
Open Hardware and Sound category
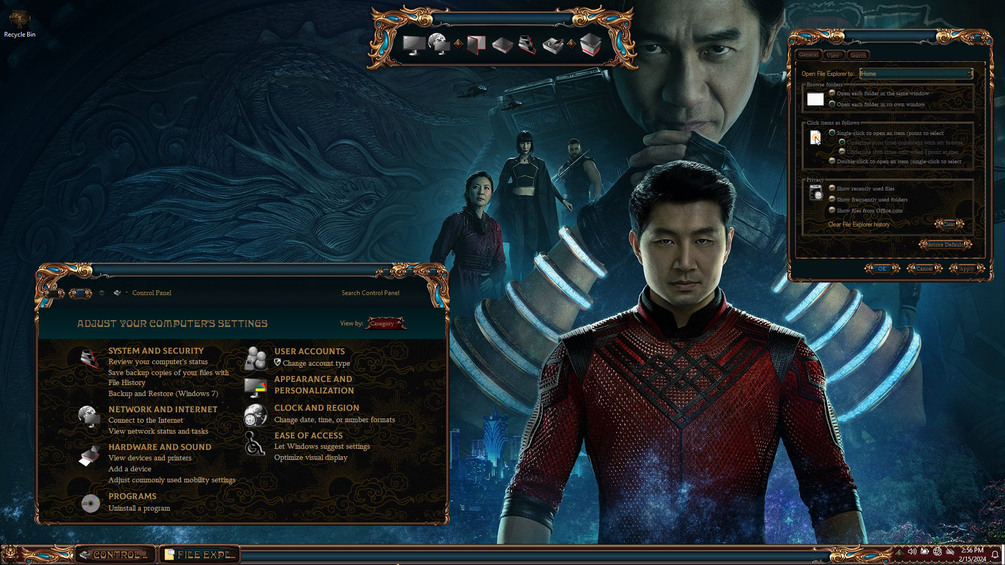[x=160, y=447]
